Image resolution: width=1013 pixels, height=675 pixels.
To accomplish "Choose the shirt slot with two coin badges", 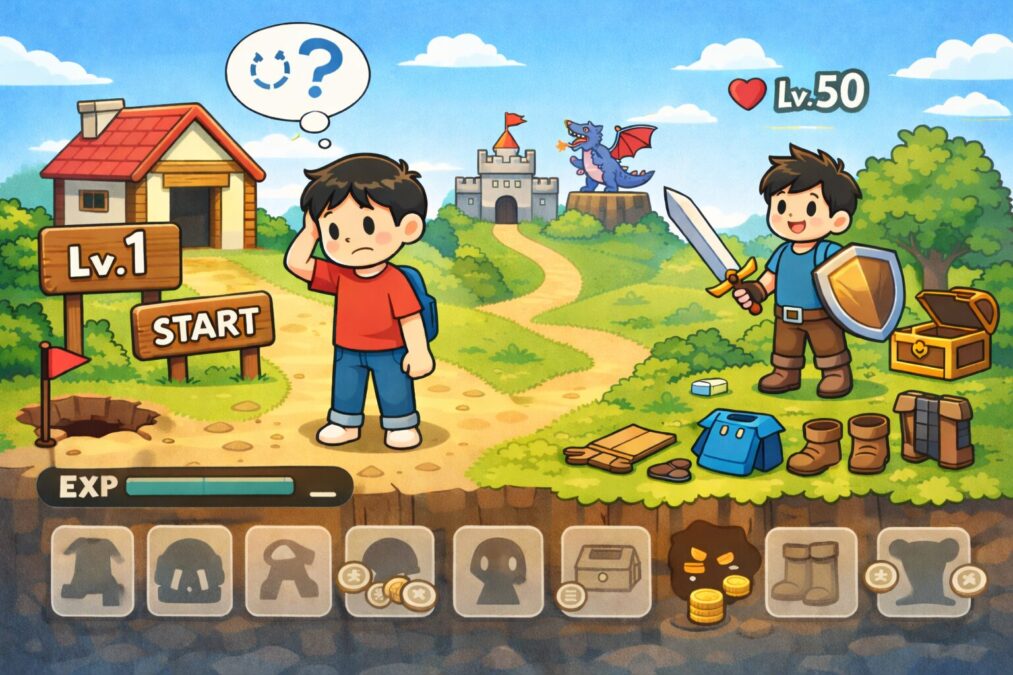I will [x=923, y=572].
